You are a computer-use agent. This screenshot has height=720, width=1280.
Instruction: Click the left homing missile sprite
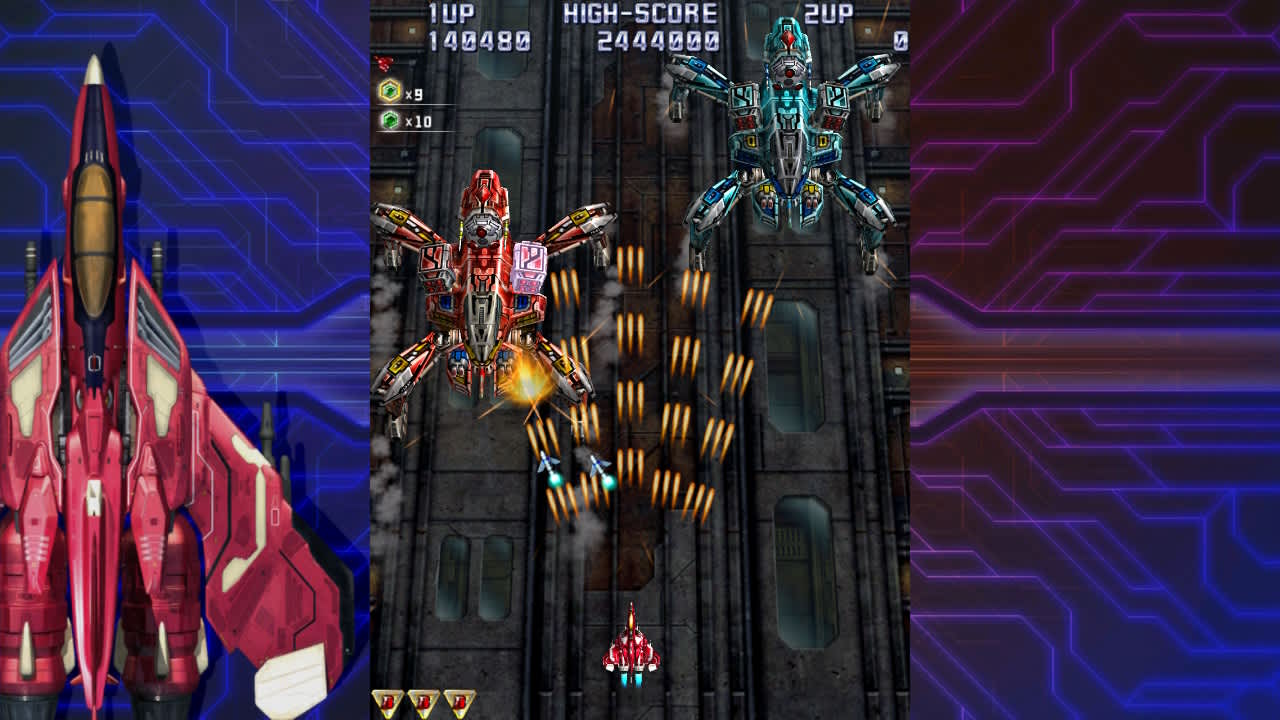(x=545, y=462)
